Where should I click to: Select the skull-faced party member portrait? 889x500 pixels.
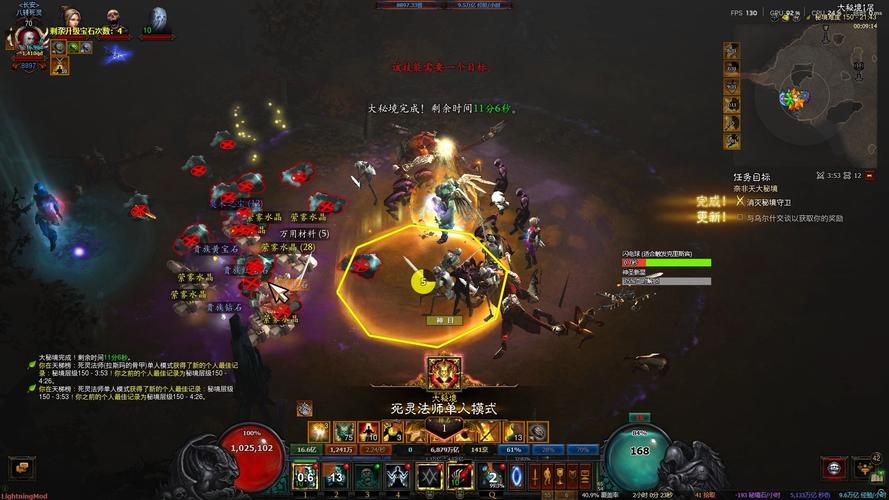pyautogui.click(x=111, y=18)
